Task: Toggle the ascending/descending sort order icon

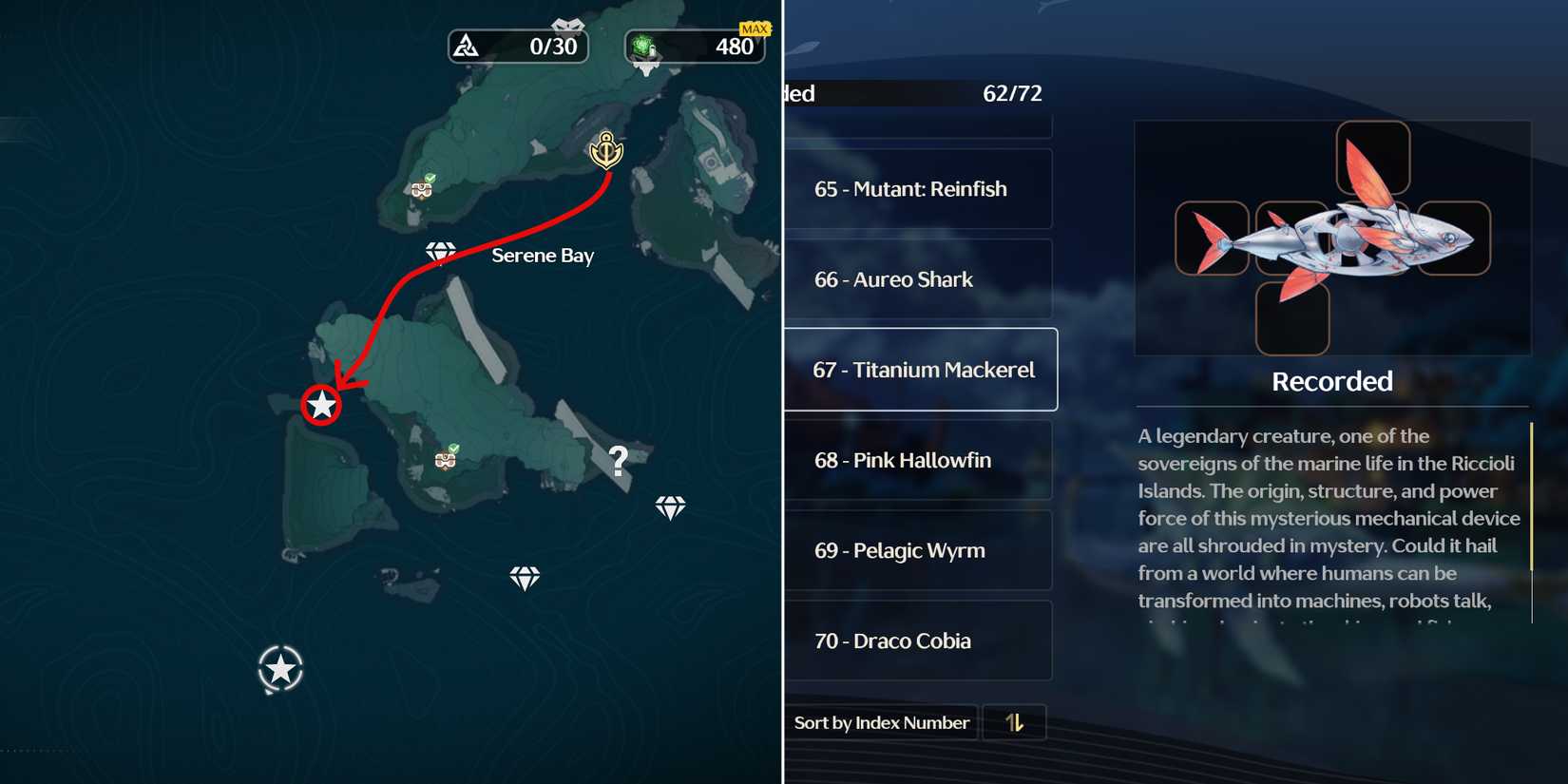Action: pos(1014,722)
